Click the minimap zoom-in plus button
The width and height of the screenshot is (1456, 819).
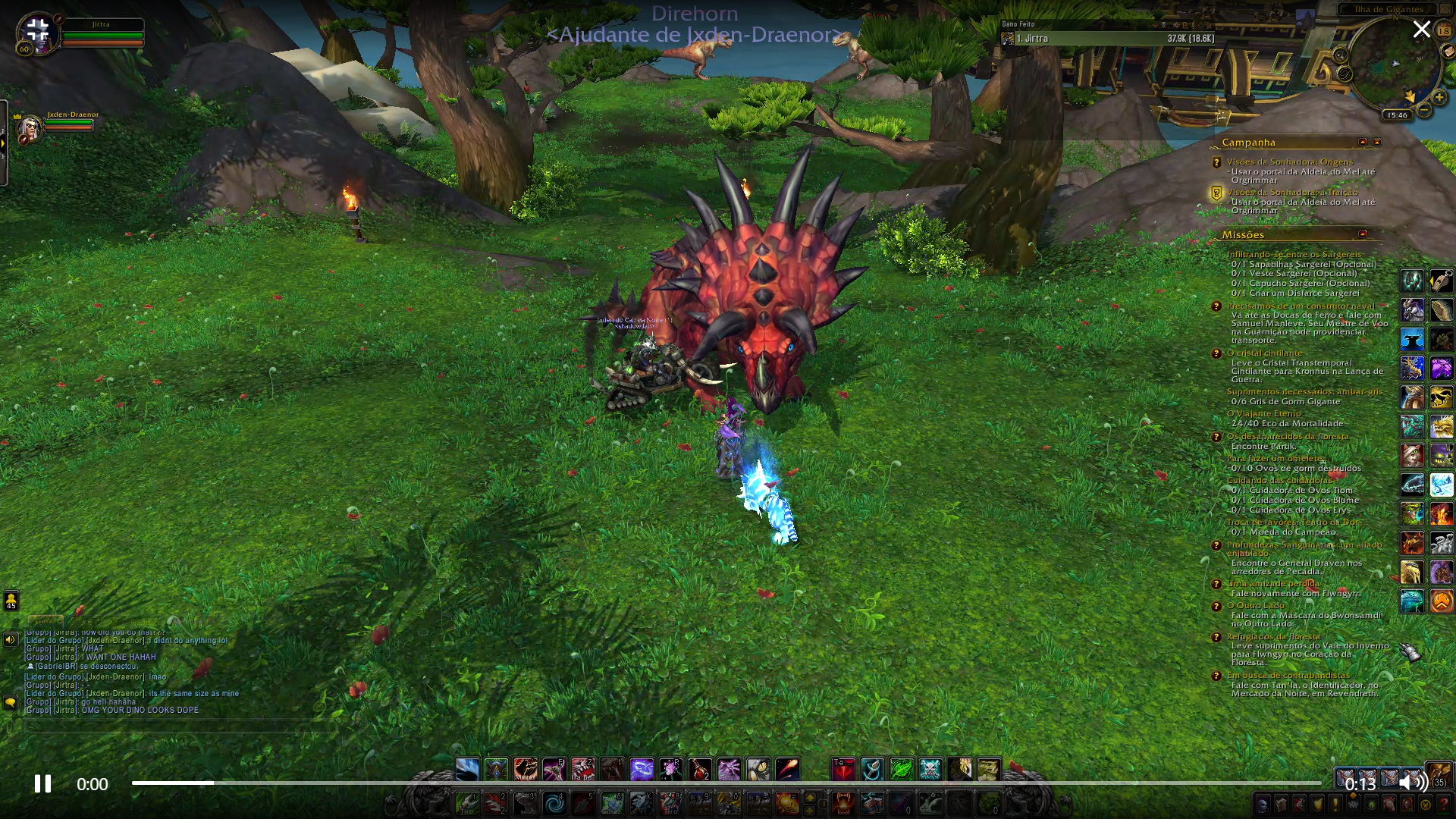(1439, 97)
